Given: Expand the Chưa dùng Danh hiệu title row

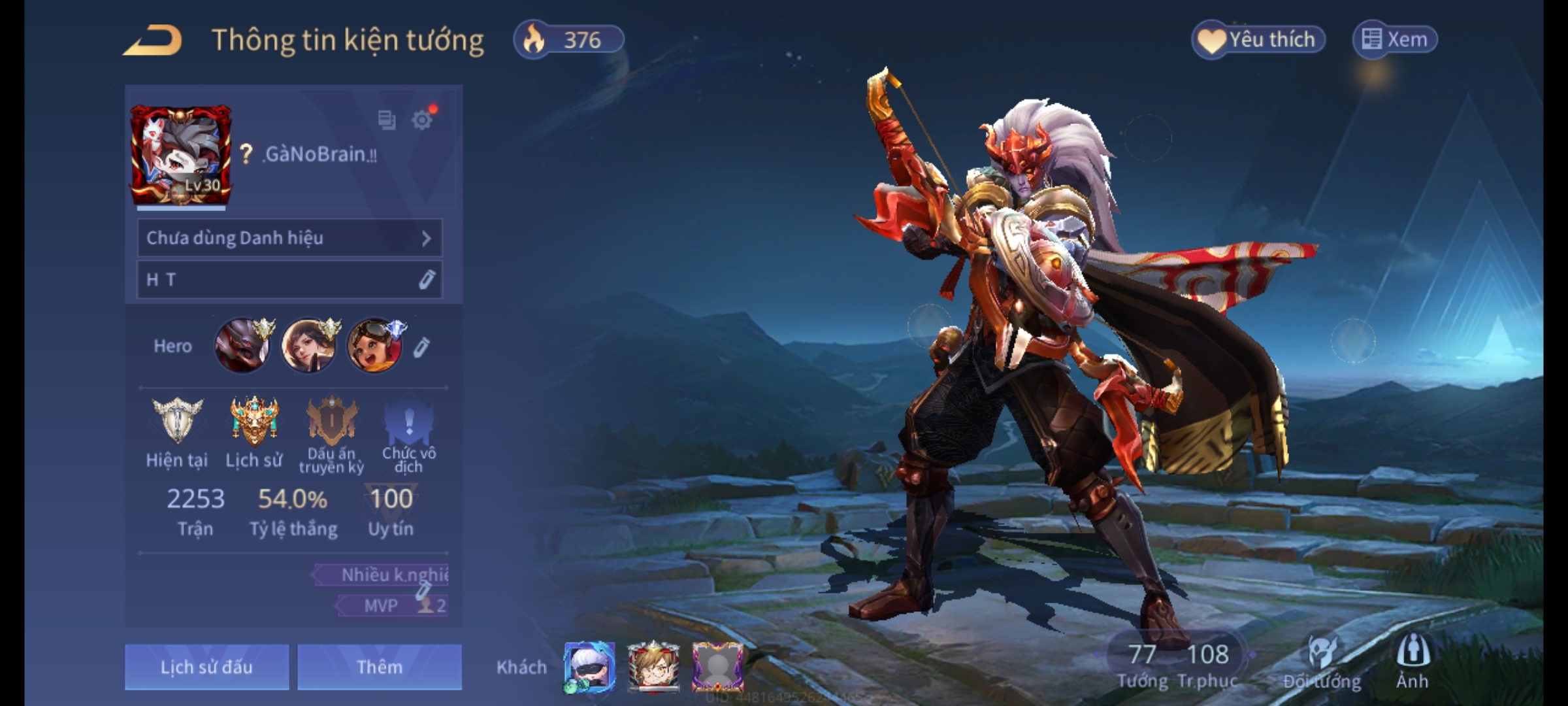Looking at the screenshot, I should click(289, 238).
